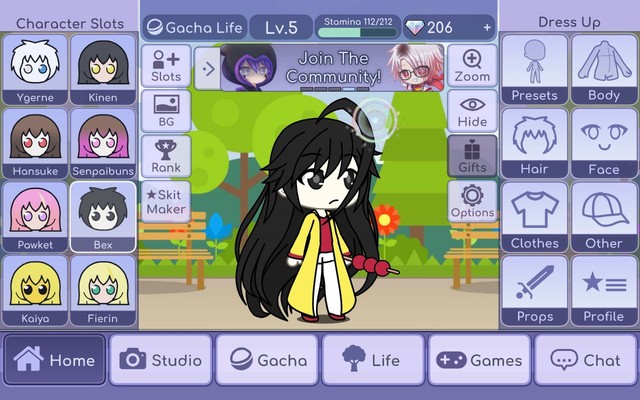Click the Zoom button
Viewport: 640px width, 400px height.
click(472, 66)
